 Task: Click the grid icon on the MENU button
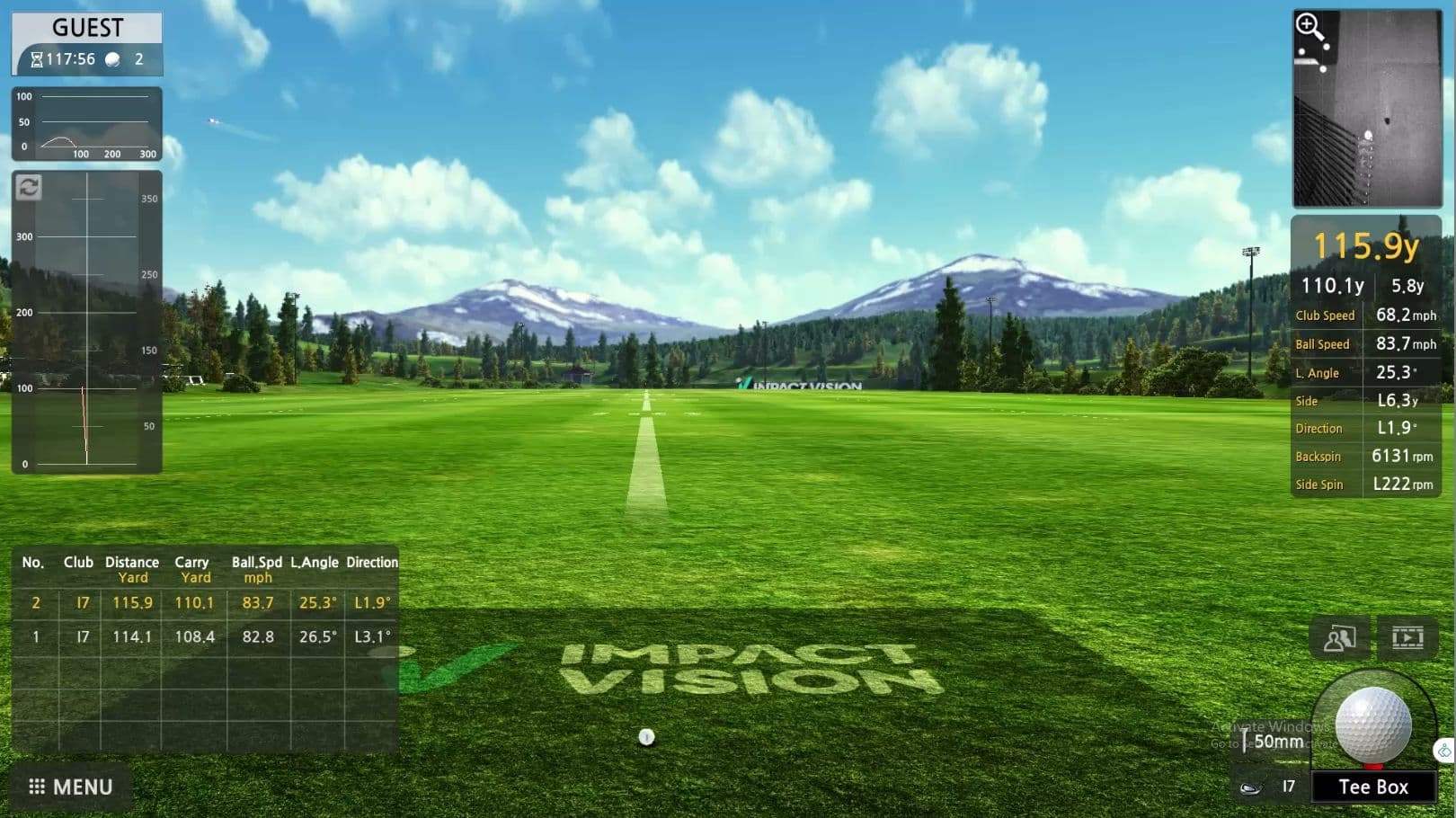36,787
